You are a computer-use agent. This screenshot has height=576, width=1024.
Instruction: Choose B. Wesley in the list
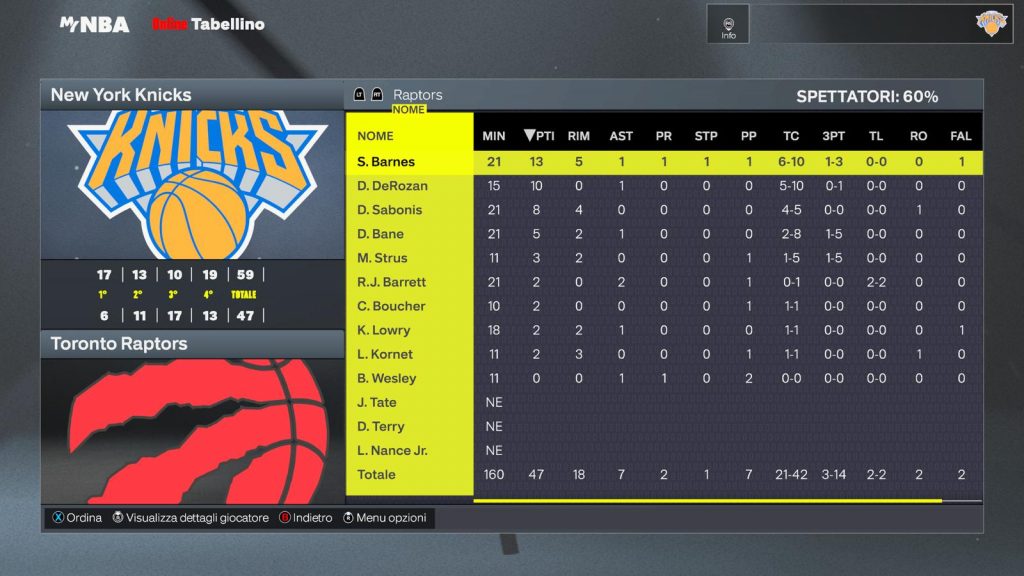[x=387, y=378]
